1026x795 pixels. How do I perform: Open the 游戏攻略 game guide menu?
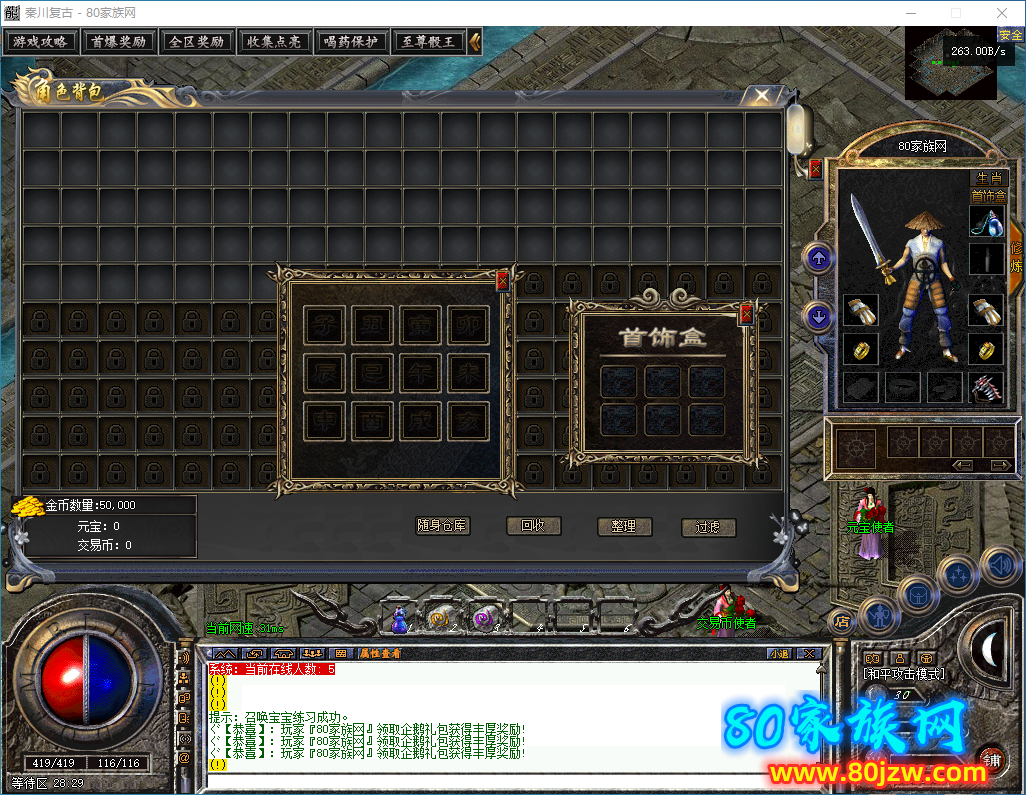(x=40, y=42)
